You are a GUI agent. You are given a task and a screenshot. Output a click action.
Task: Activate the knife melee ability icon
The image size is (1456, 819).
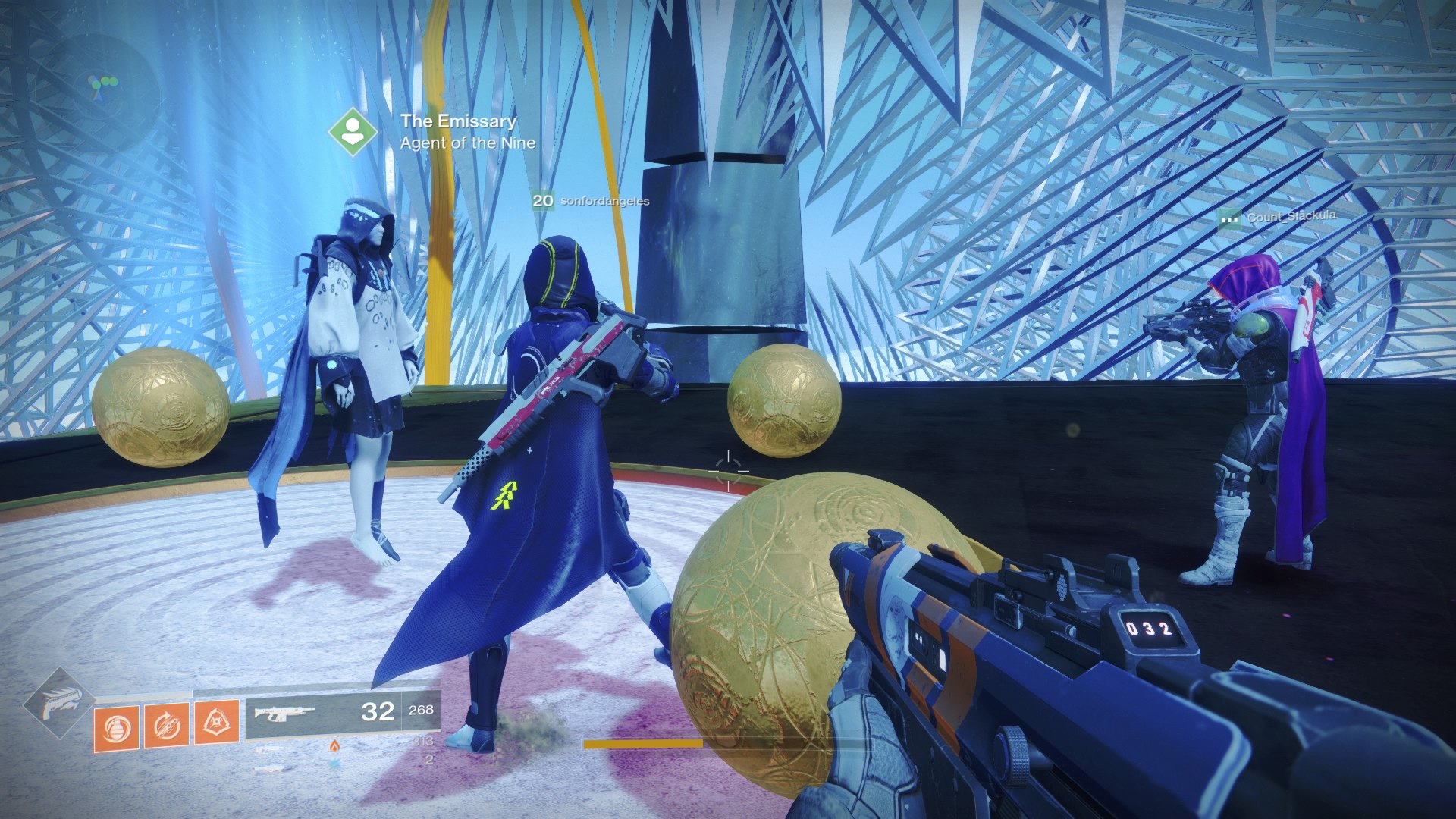coord(167,726)
